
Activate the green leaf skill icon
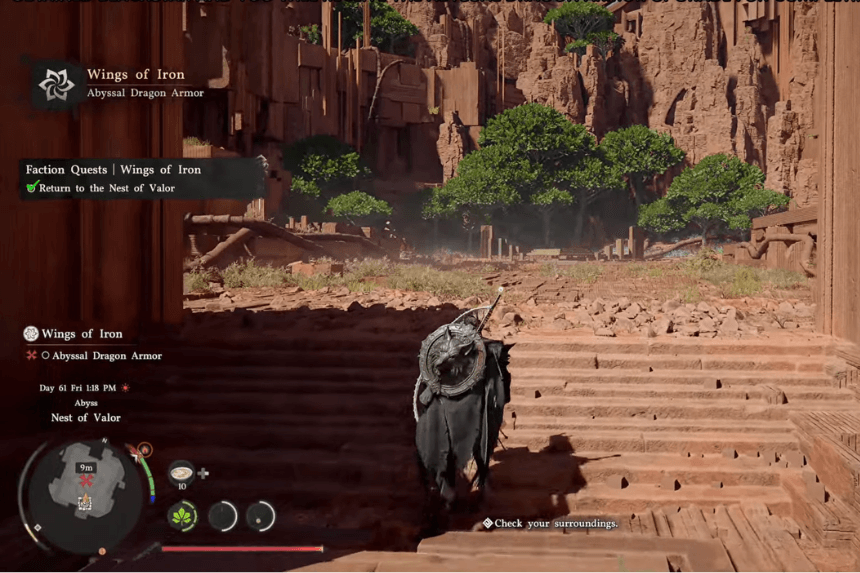(182, 516)
